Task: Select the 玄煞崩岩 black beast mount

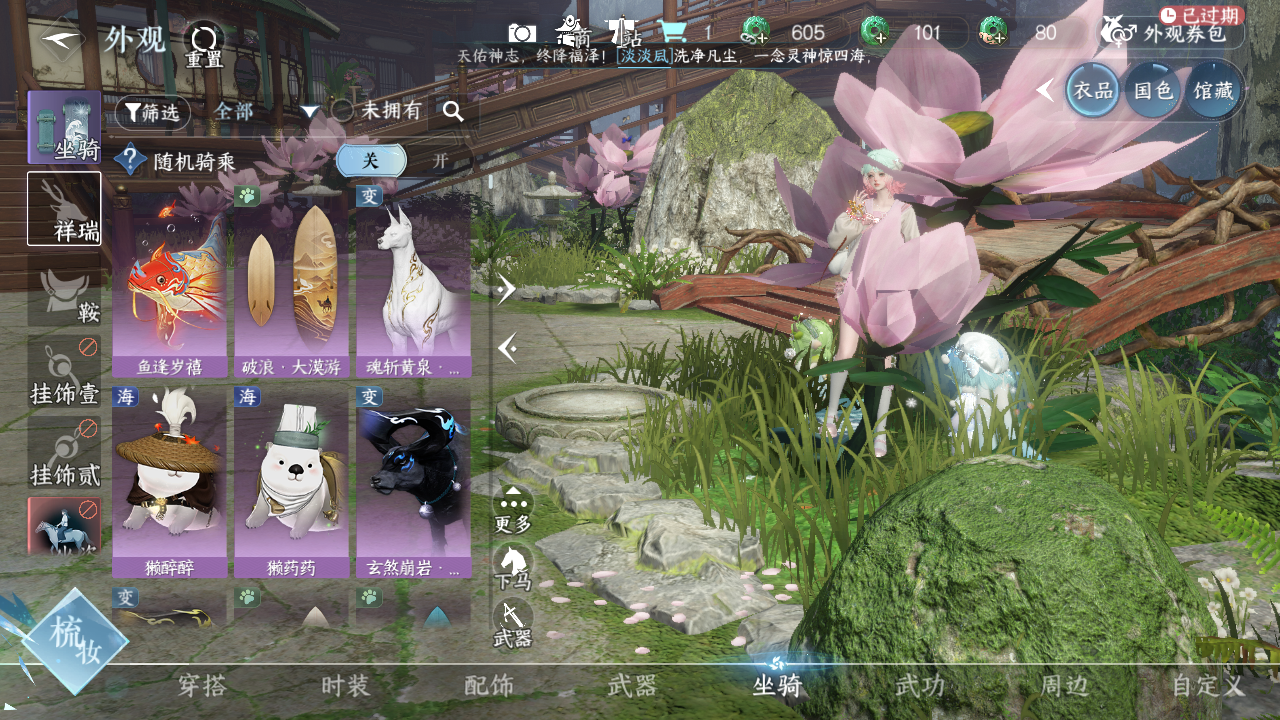Action: 414,482
